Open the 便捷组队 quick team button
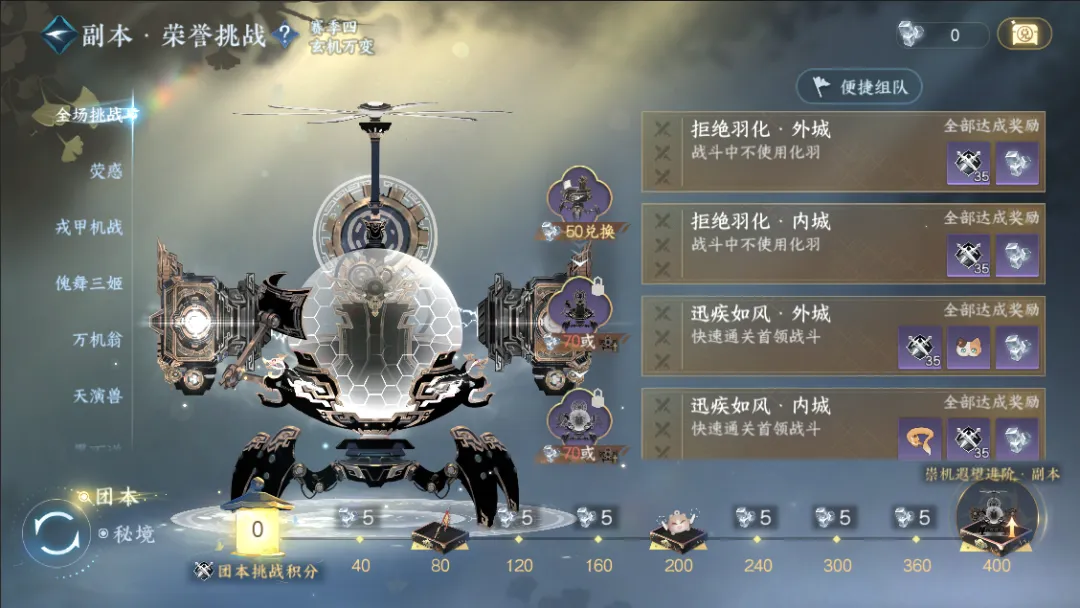1080x608 pixels. coord(858,87)
